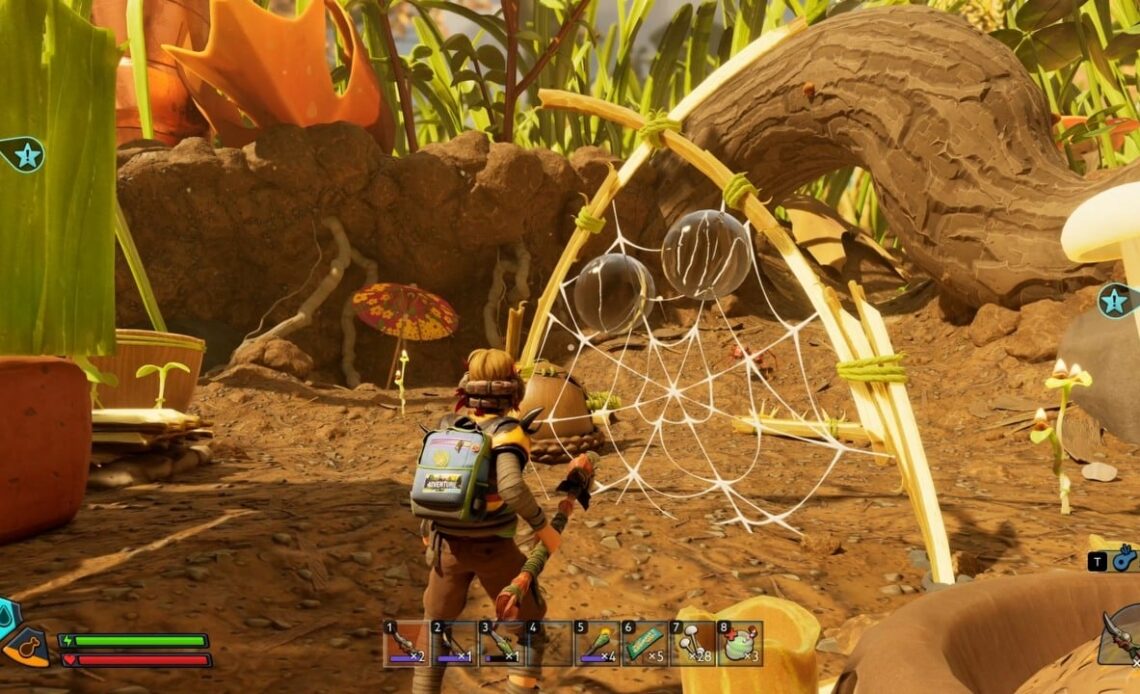Select the green tool in hotbar slot 3
This screenshot has width=1140, height=694.
tap(501, 643)
